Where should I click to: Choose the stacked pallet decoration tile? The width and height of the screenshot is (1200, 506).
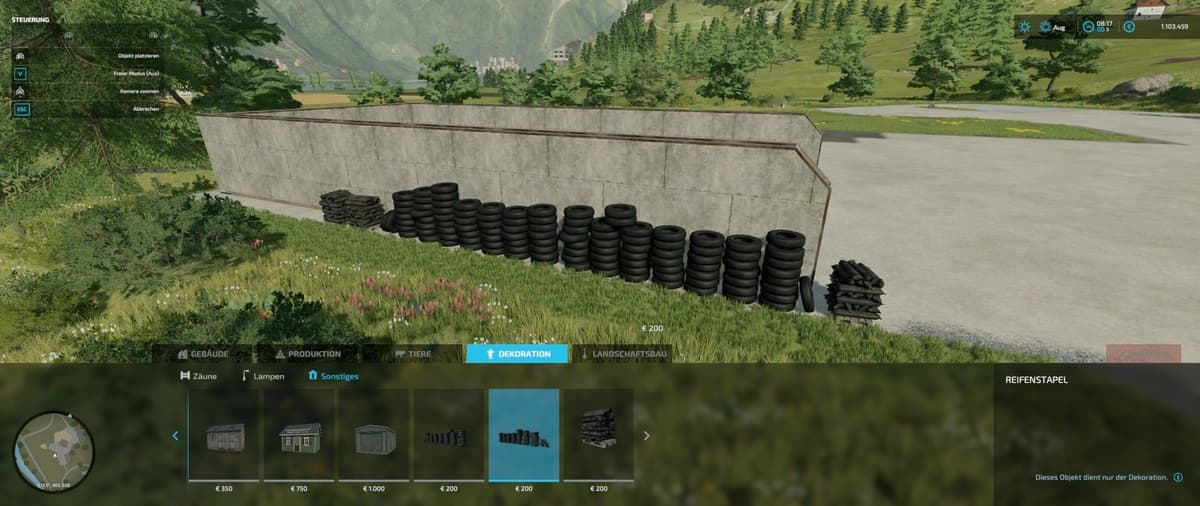pos(599,436)
